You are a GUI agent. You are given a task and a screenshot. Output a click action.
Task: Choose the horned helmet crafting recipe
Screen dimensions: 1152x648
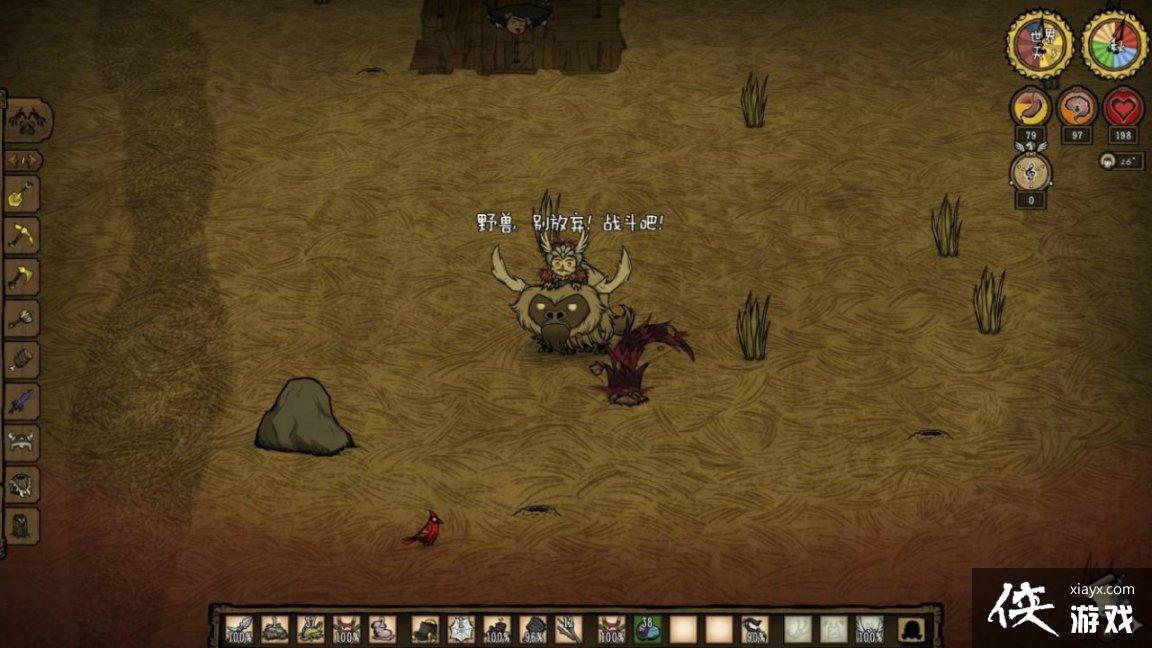pyautogui.click(x=22, y=443)
